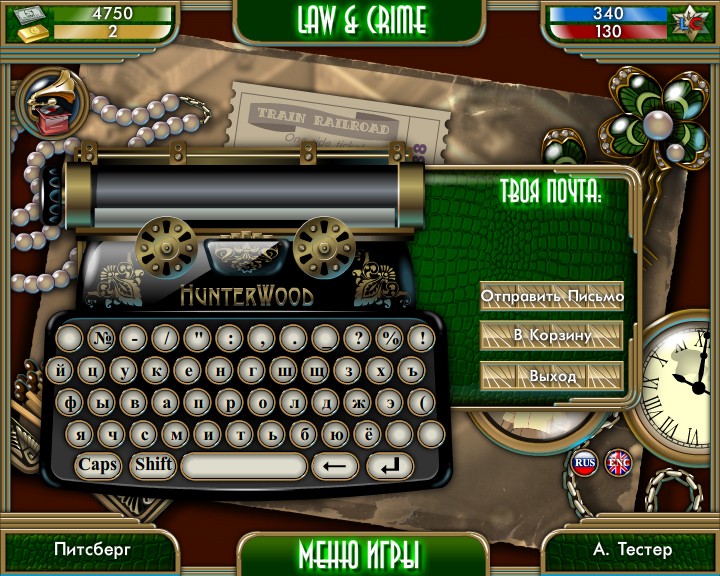Click the backspace left-arrow key

point(335,466)
